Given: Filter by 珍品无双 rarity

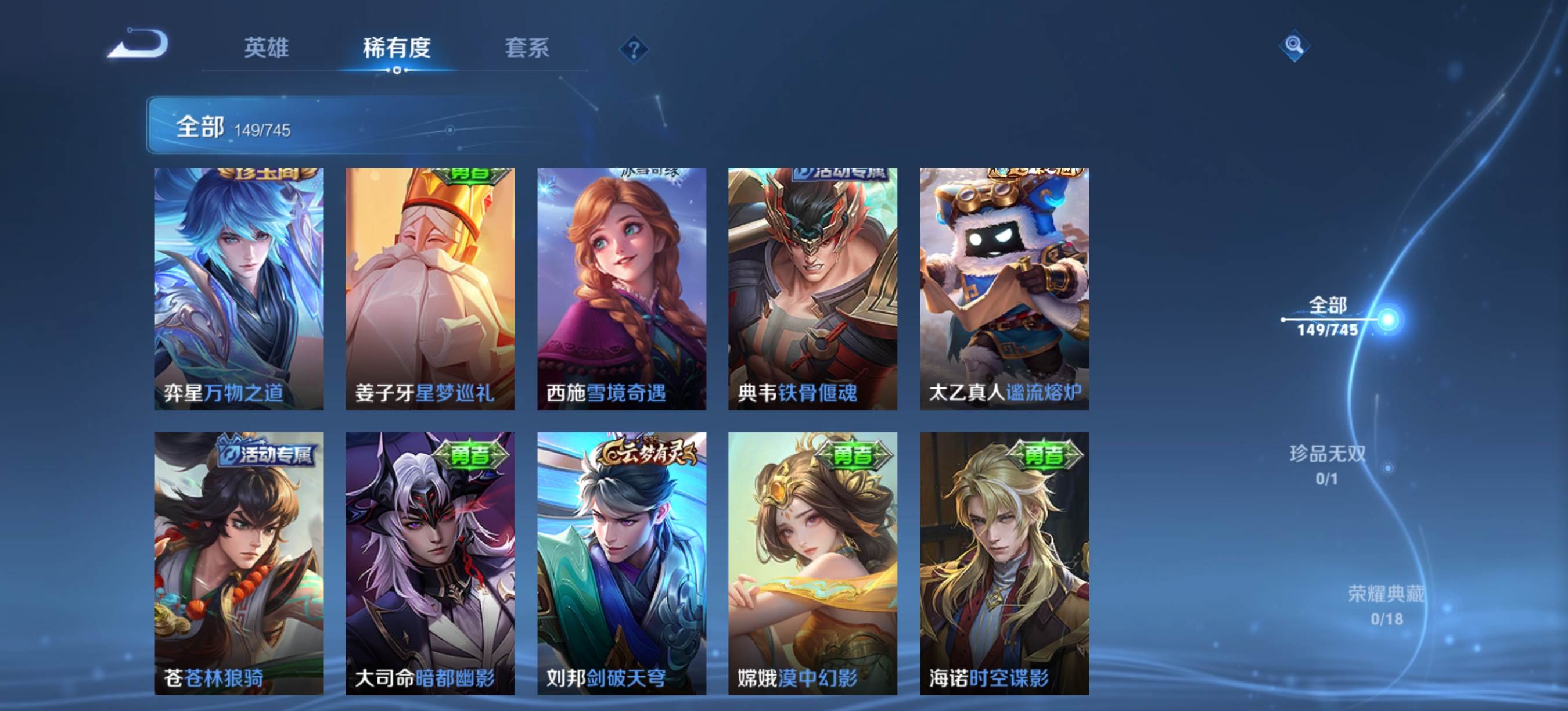Looking at the screenshot, I should click(1328, 464).
